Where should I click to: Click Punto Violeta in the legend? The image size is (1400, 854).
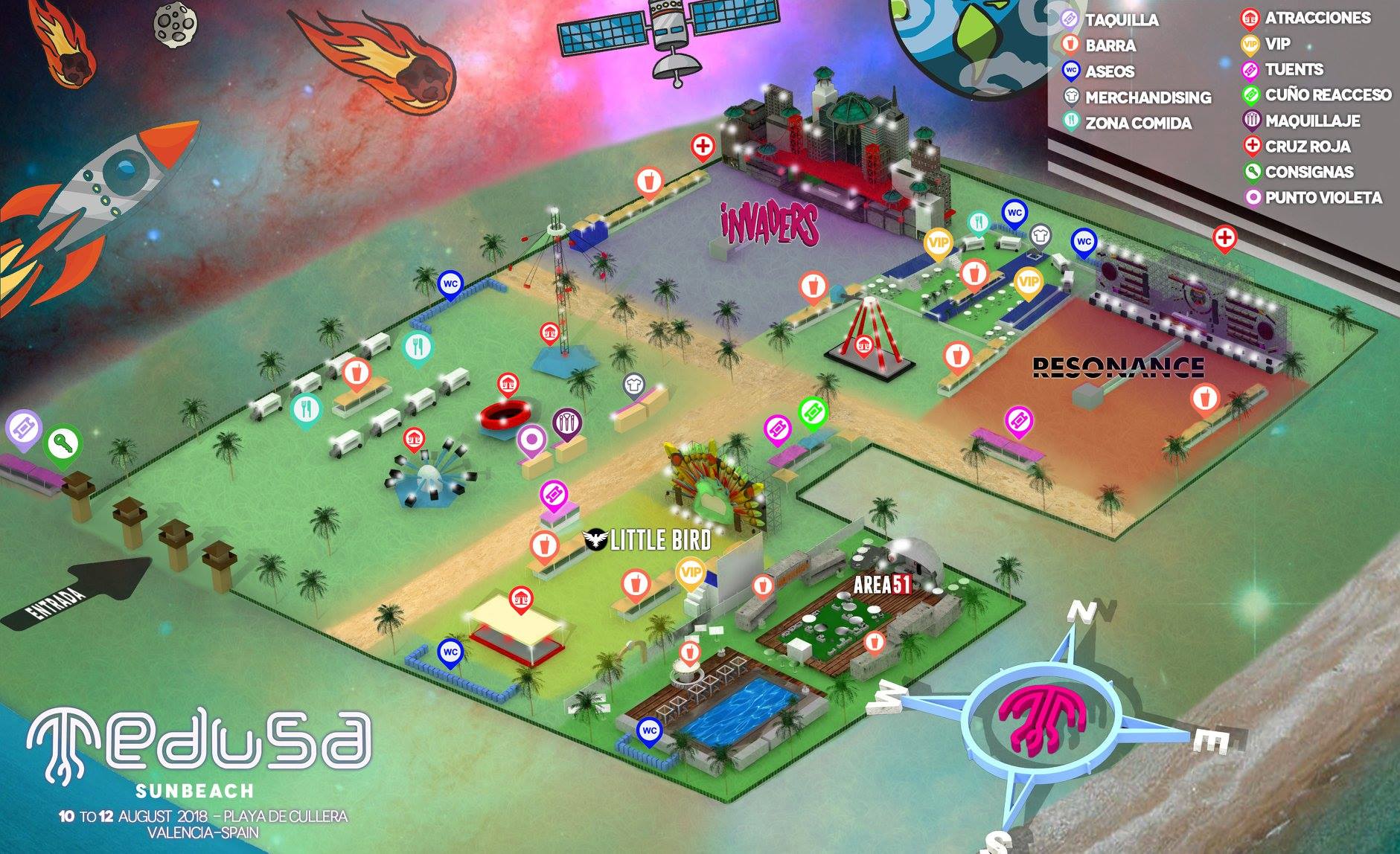(1323, 198)
